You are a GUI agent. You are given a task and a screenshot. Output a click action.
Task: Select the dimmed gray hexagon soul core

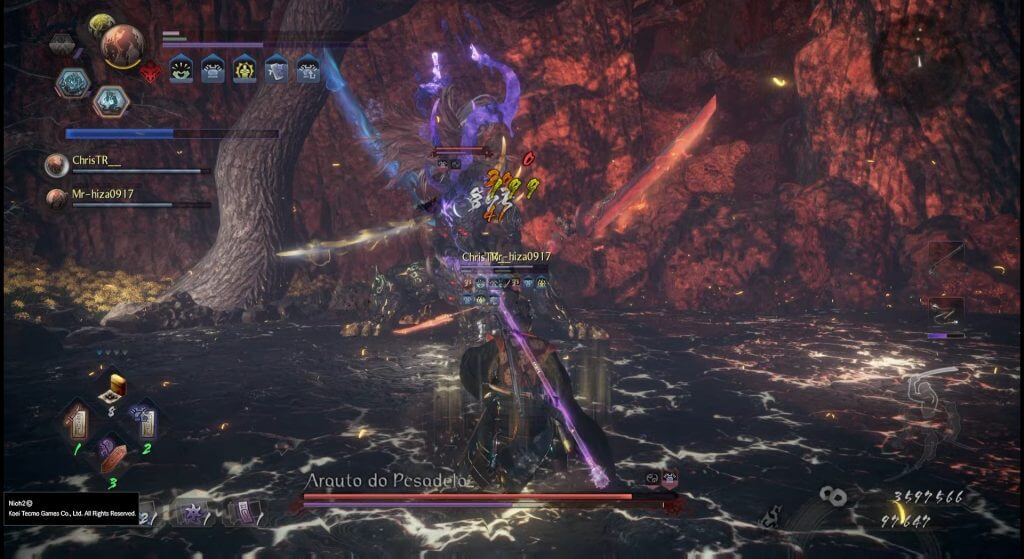click(62, 42)
